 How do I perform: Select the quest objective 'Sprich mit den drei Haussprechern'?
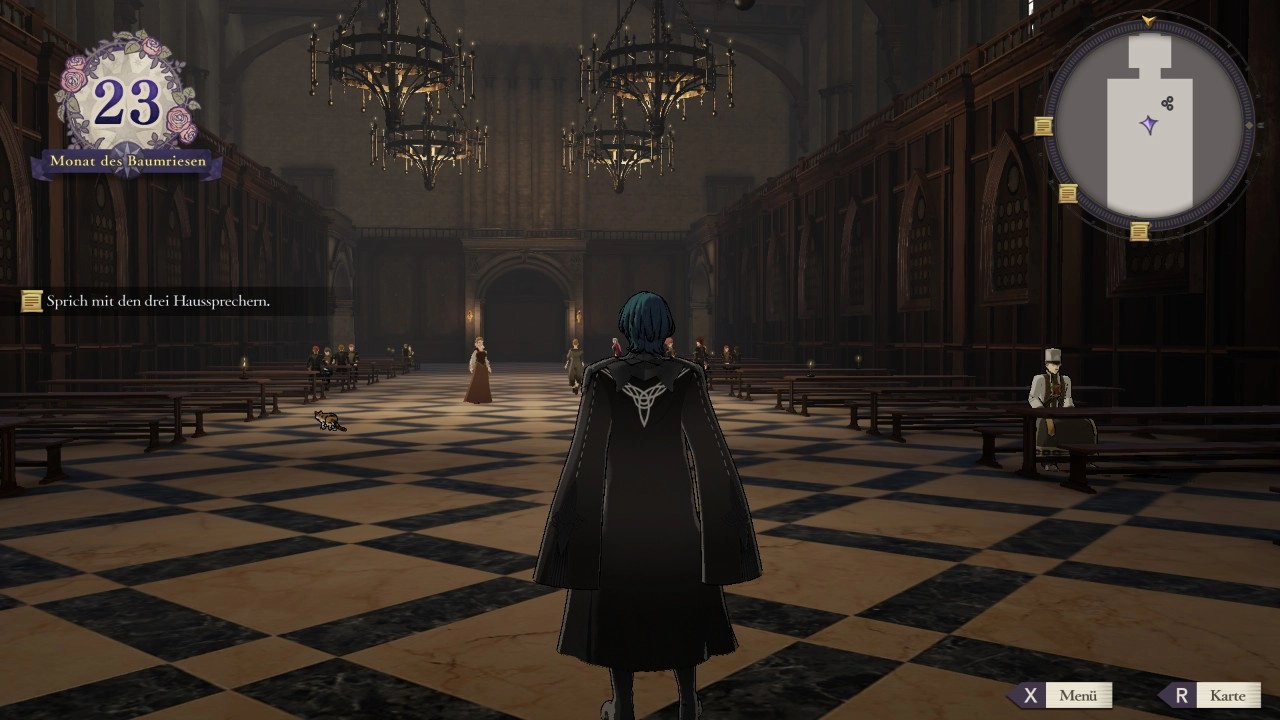click(158, 300)
